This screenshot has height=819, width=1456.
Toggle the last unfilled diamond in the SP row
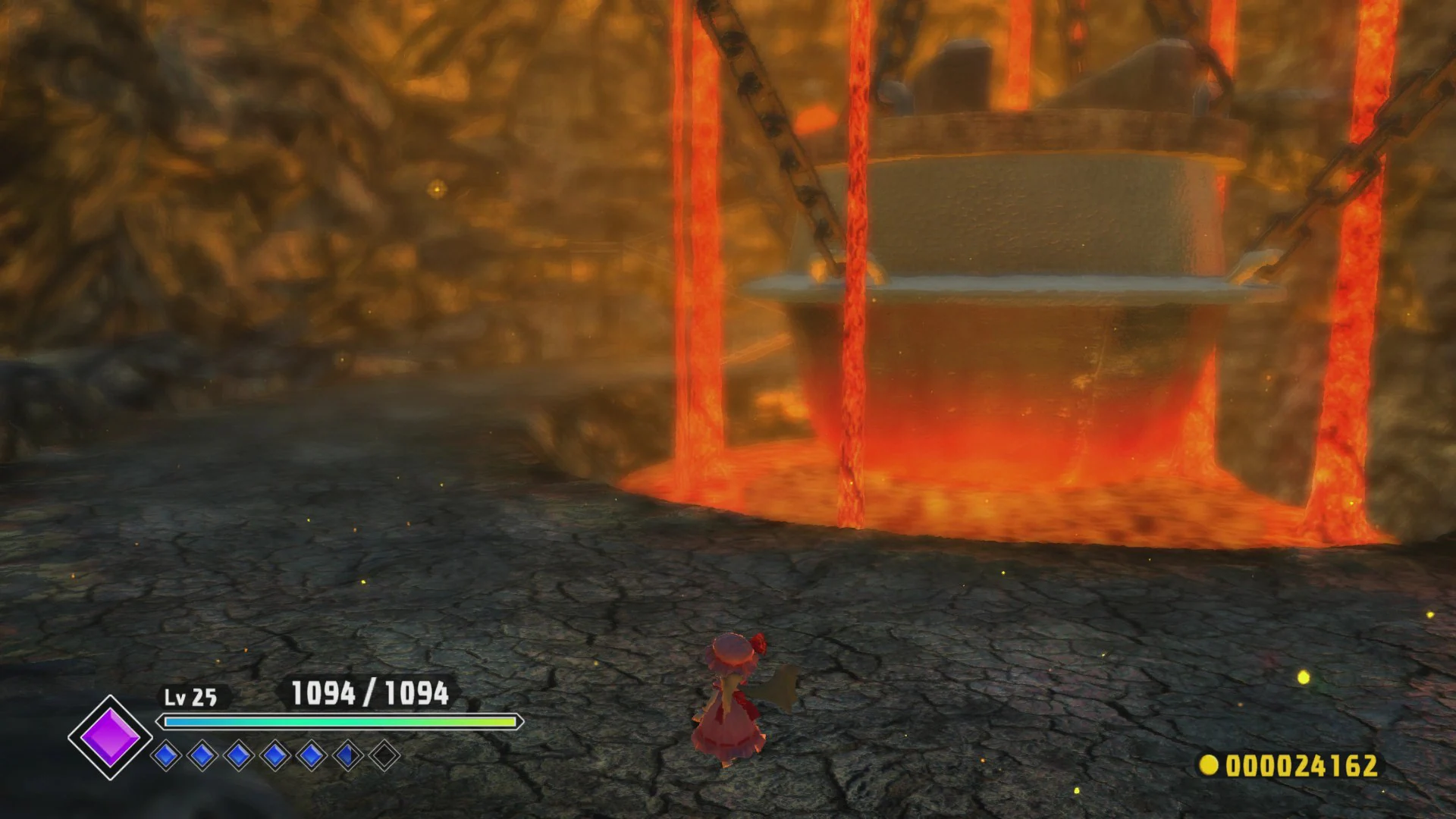384,756
